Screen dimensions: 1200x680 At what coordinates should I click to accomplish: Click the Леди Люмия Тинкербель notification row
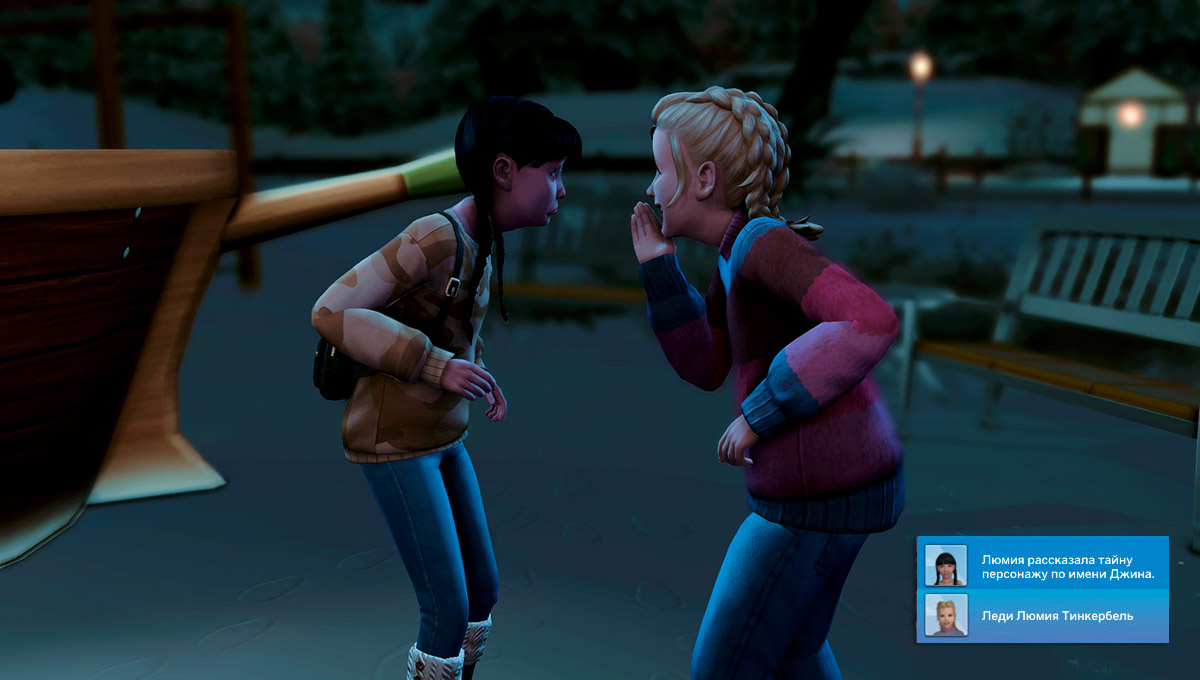[x=1058, y=616]
